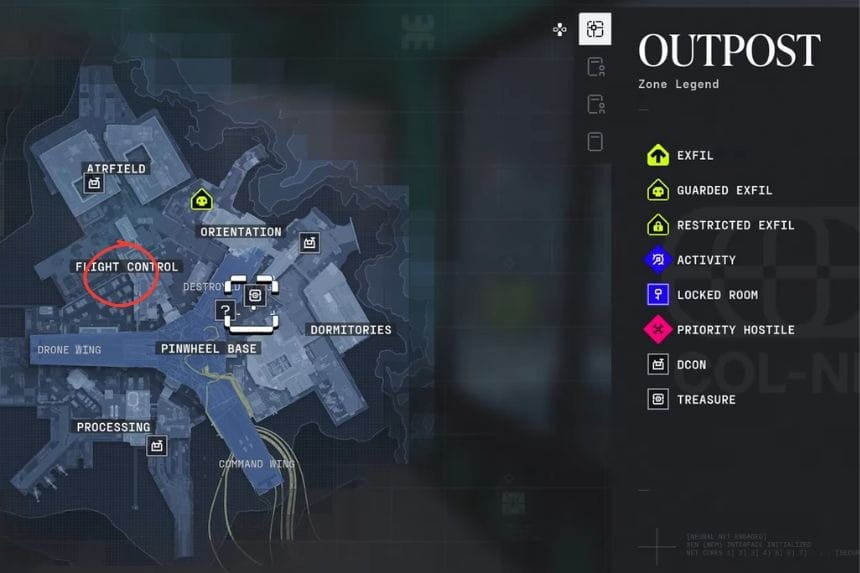Select the DCON marker under Airfield
This screenshot has height=573, width=860.
tap(95, 184)
